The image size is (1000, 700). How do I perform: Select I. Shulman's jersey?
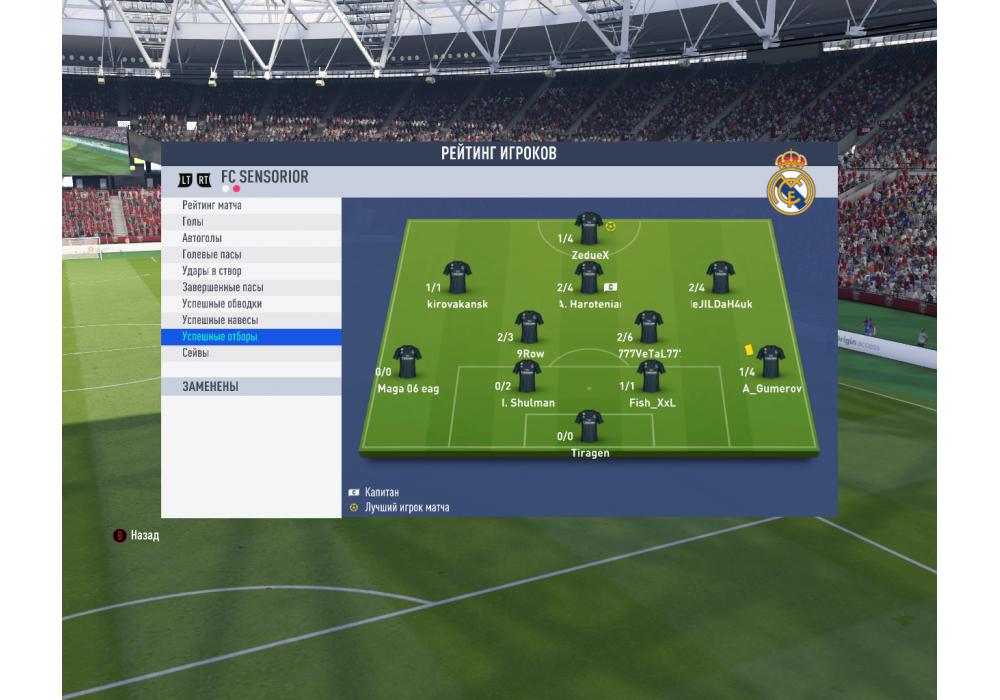click(527, 375)
